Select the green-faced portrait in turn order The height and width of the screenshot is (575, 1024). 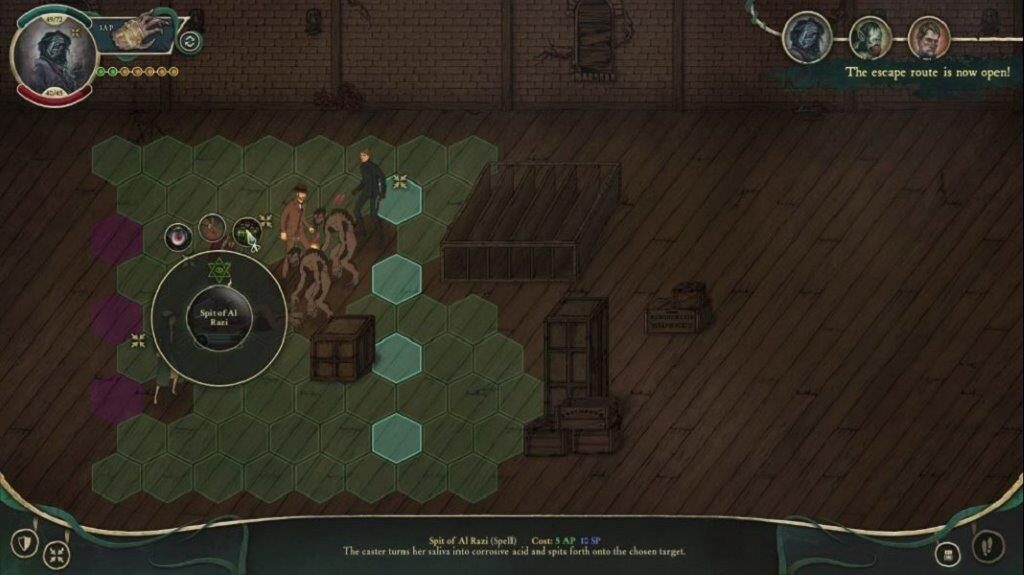(871, 39)
